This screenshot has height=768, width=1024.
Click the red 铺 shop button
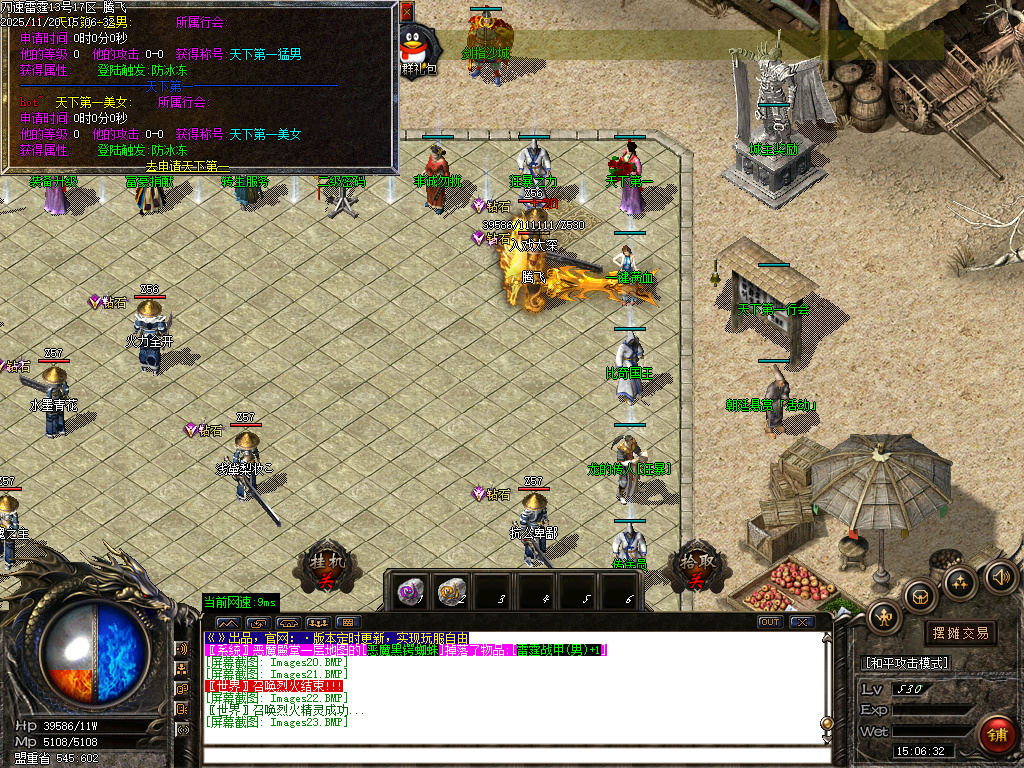995,734
